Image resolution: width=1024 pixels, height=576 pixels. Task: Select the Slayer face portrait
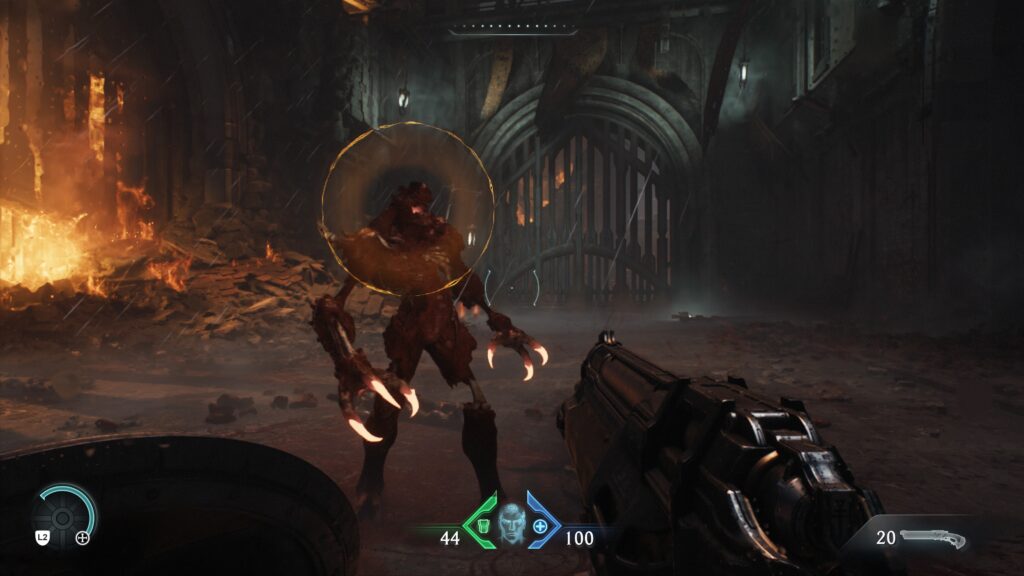coord(512,523)
